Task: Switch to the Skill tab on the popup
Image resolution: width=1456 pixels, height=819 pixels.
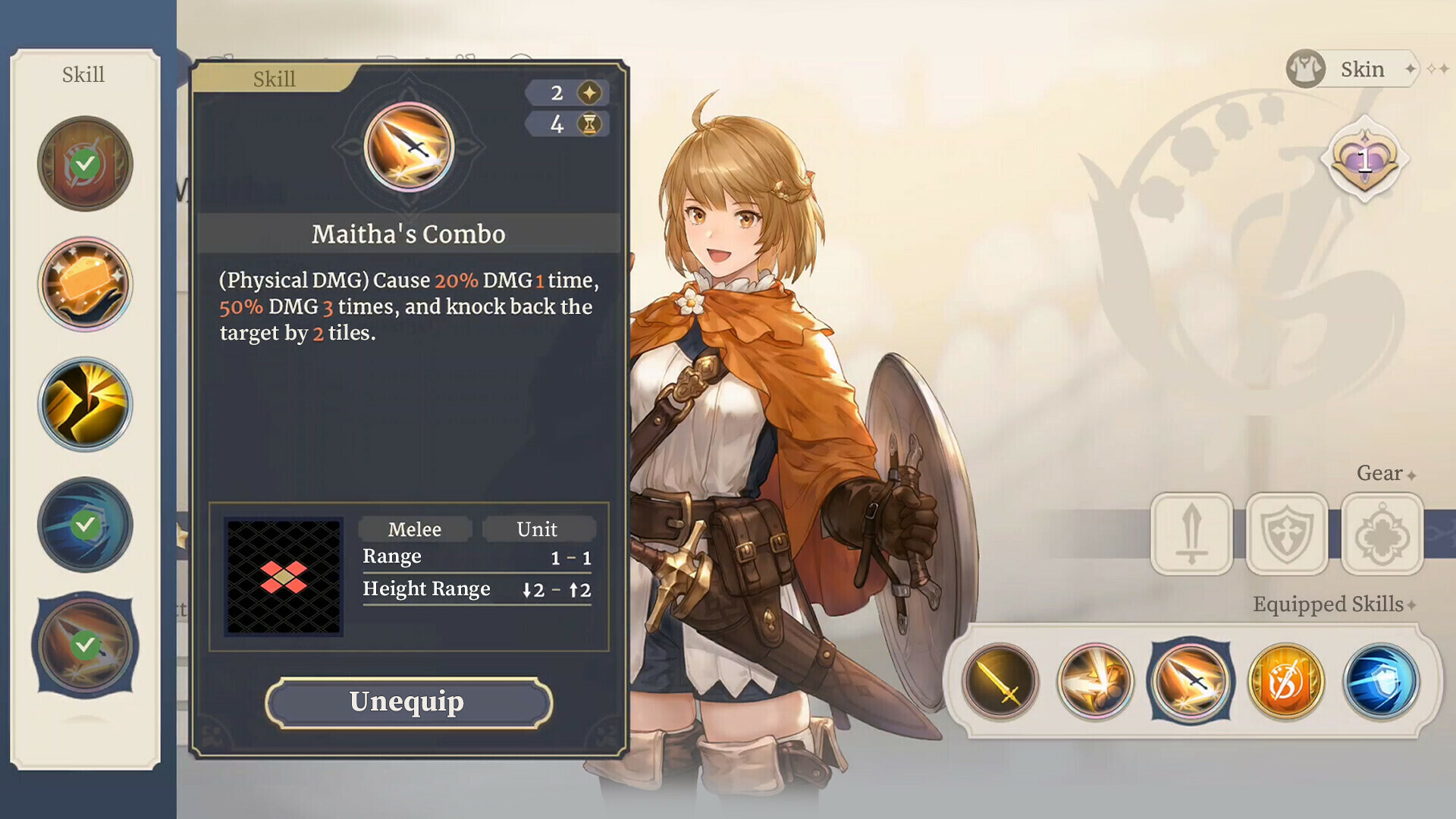Action: (275, 78)
